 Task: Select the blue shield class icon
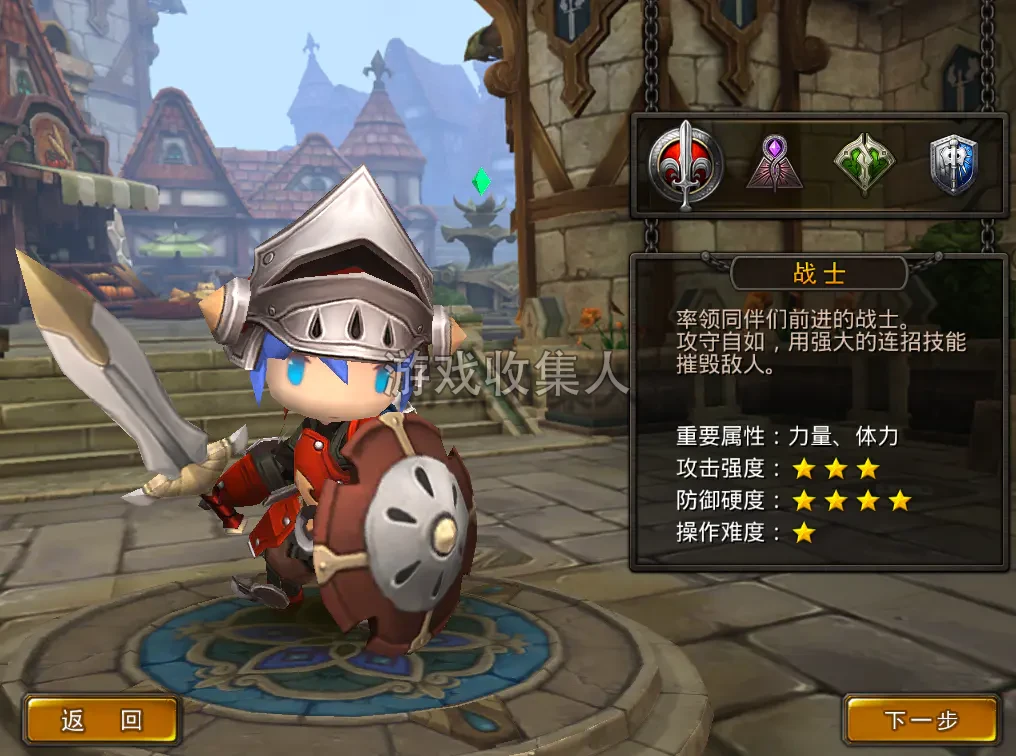(x=953, y=163)
